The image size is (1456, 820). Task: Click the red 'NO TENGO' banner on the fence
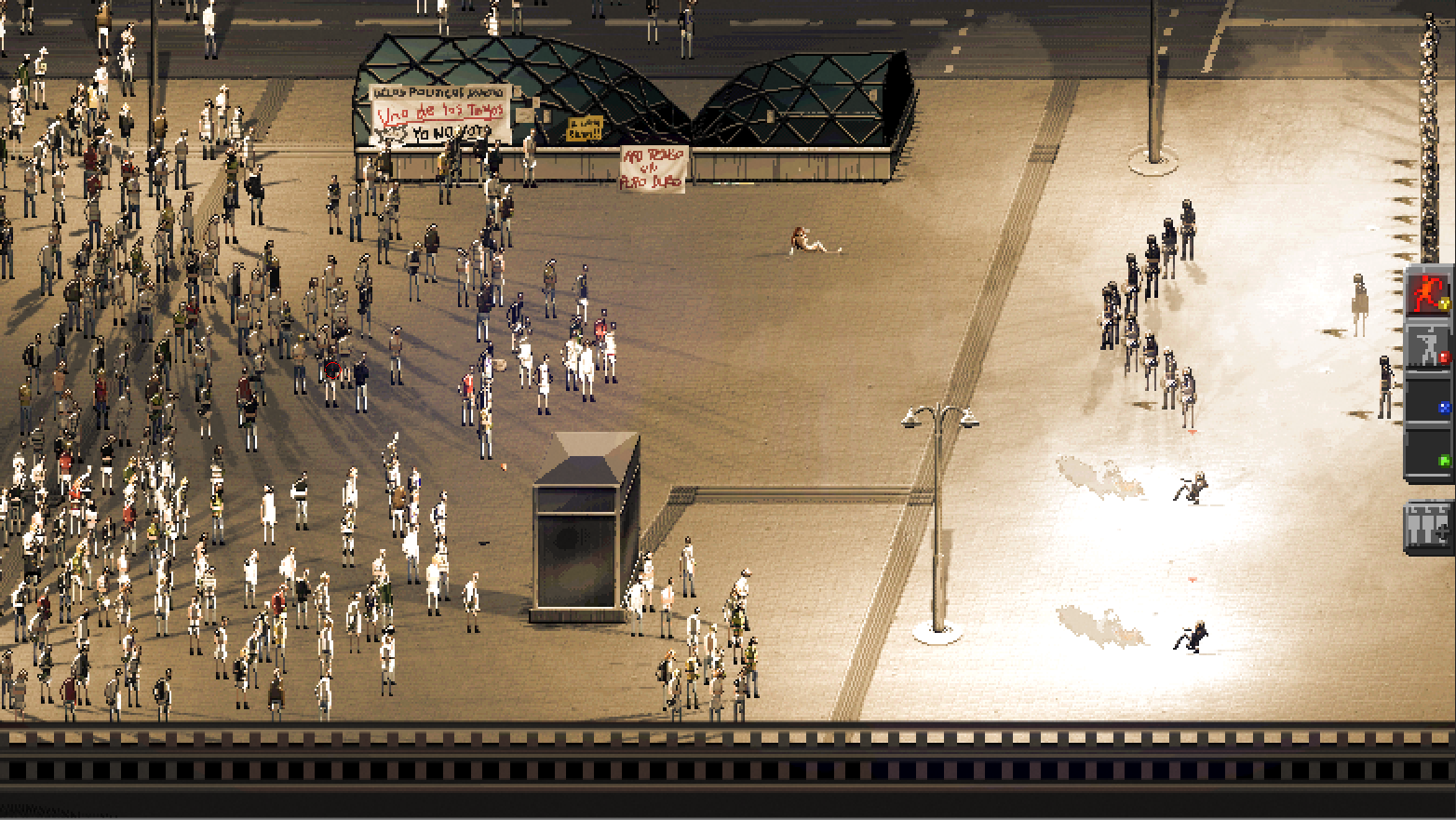(652, 168)
